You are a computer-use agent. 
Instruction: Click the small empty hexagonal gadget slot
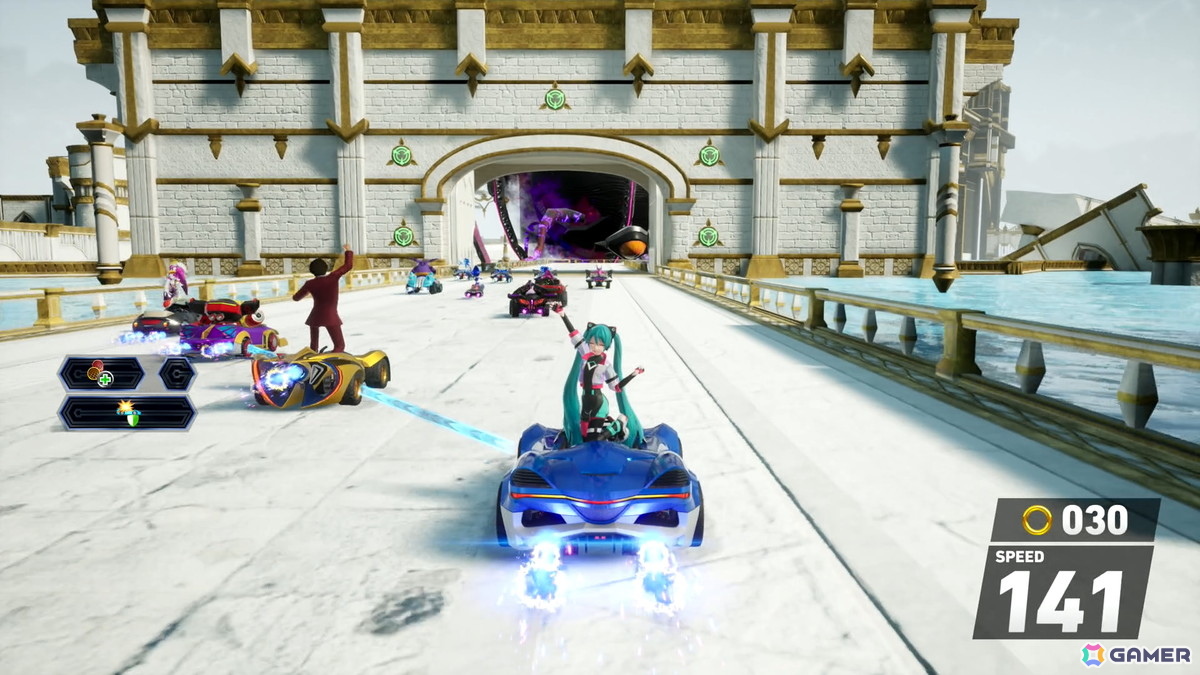[177, 374]
